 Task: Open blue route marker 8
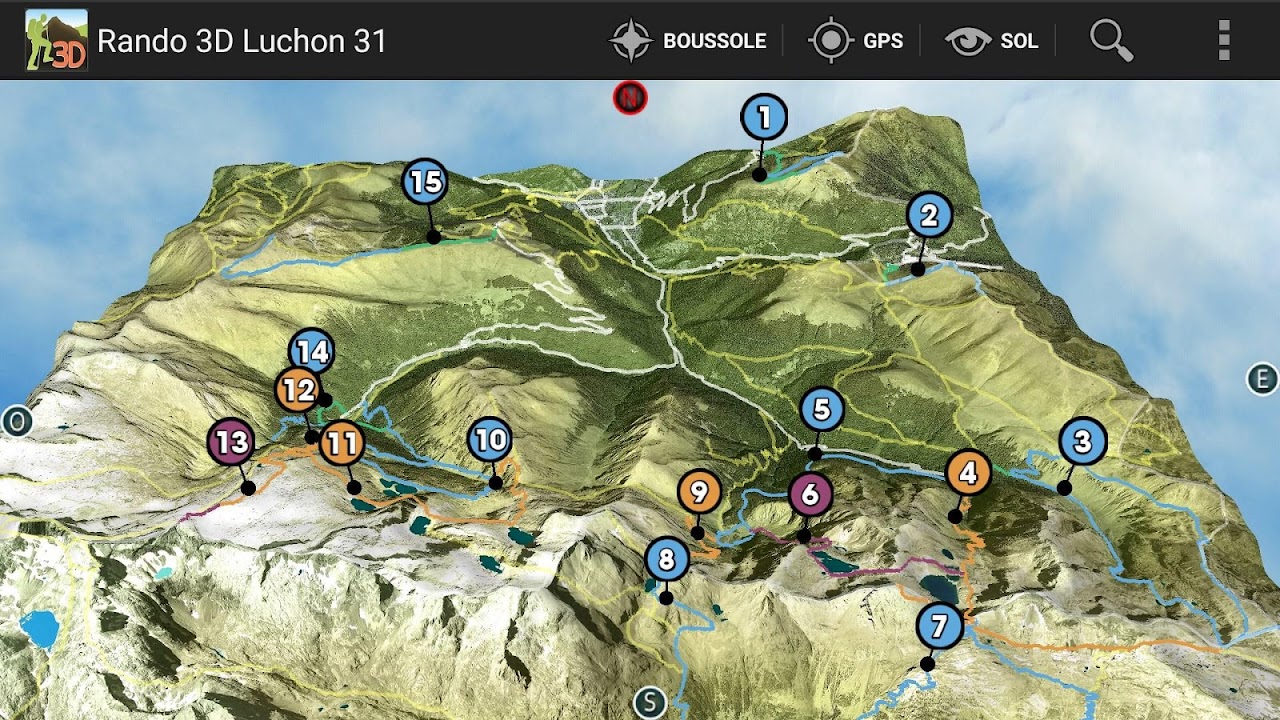pos(667,559)
